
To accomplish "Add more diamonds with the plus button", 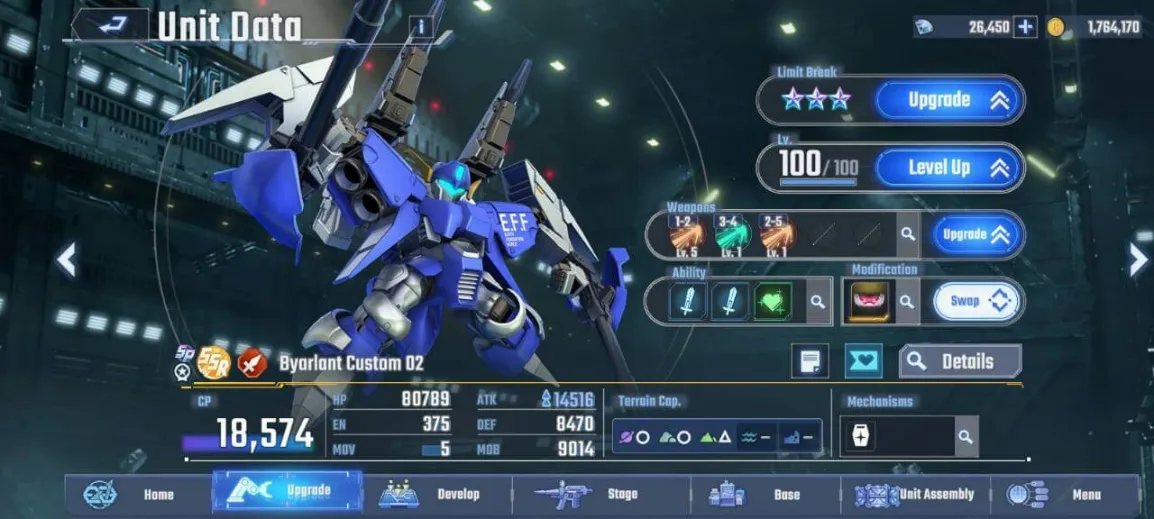I will tap(1025, 27).
